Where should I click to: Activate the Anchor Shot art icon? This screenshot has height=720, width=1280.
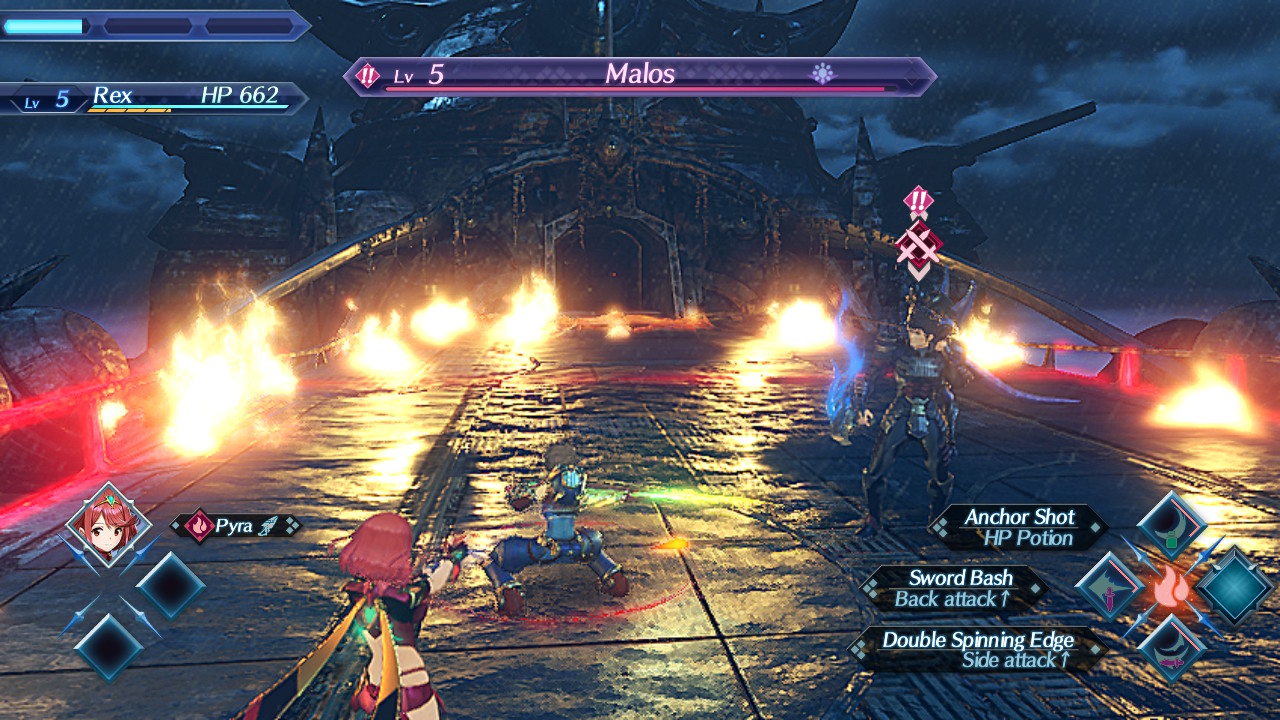[1171, 525]
